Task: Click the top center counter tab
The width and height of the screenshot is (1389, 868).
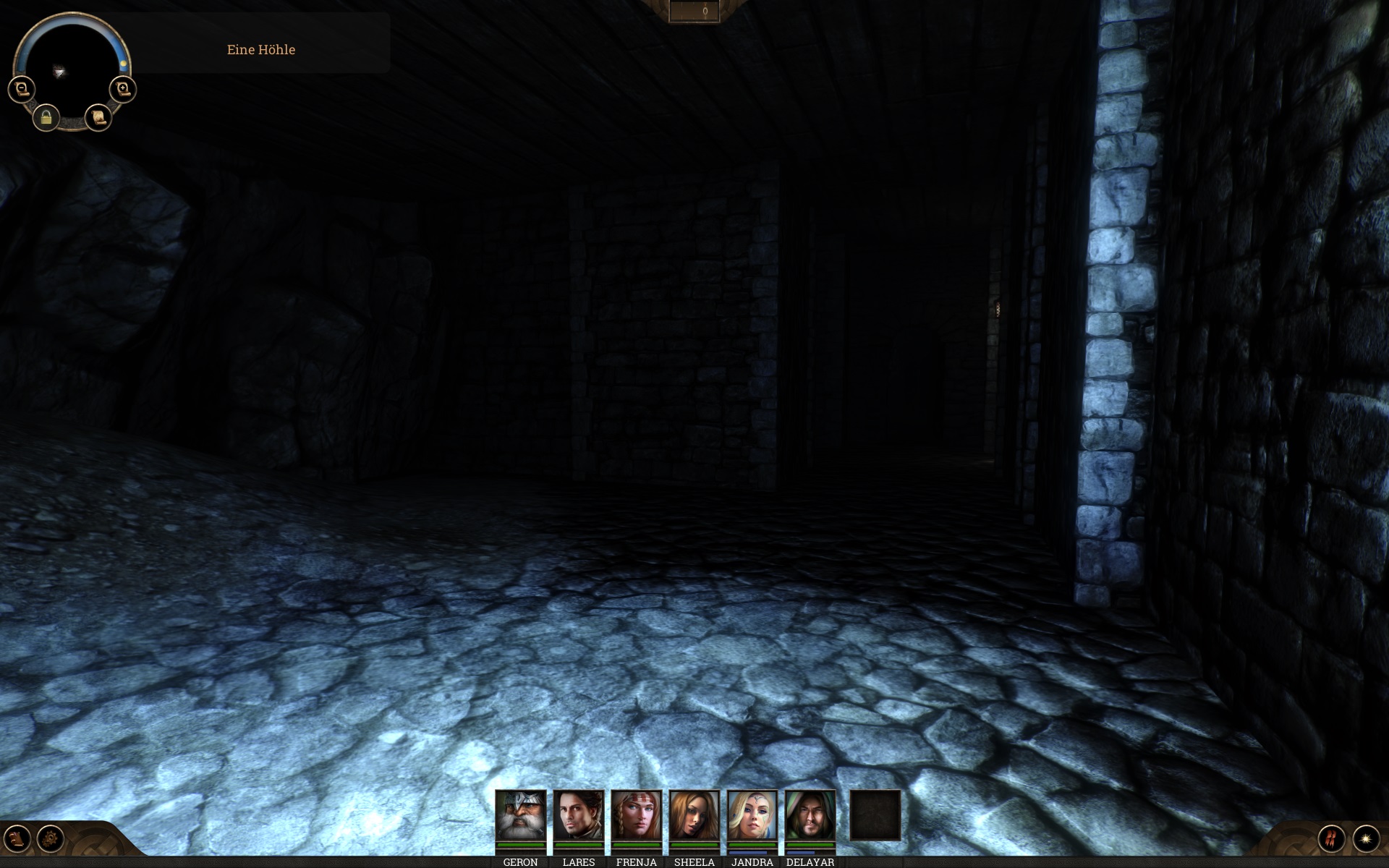Action: (694, 12)
